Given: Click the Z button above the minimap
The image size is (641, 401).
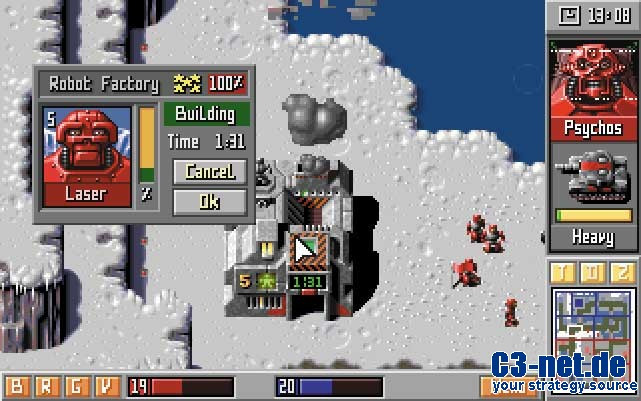Looking at the screenshot, I should point(624,273).
